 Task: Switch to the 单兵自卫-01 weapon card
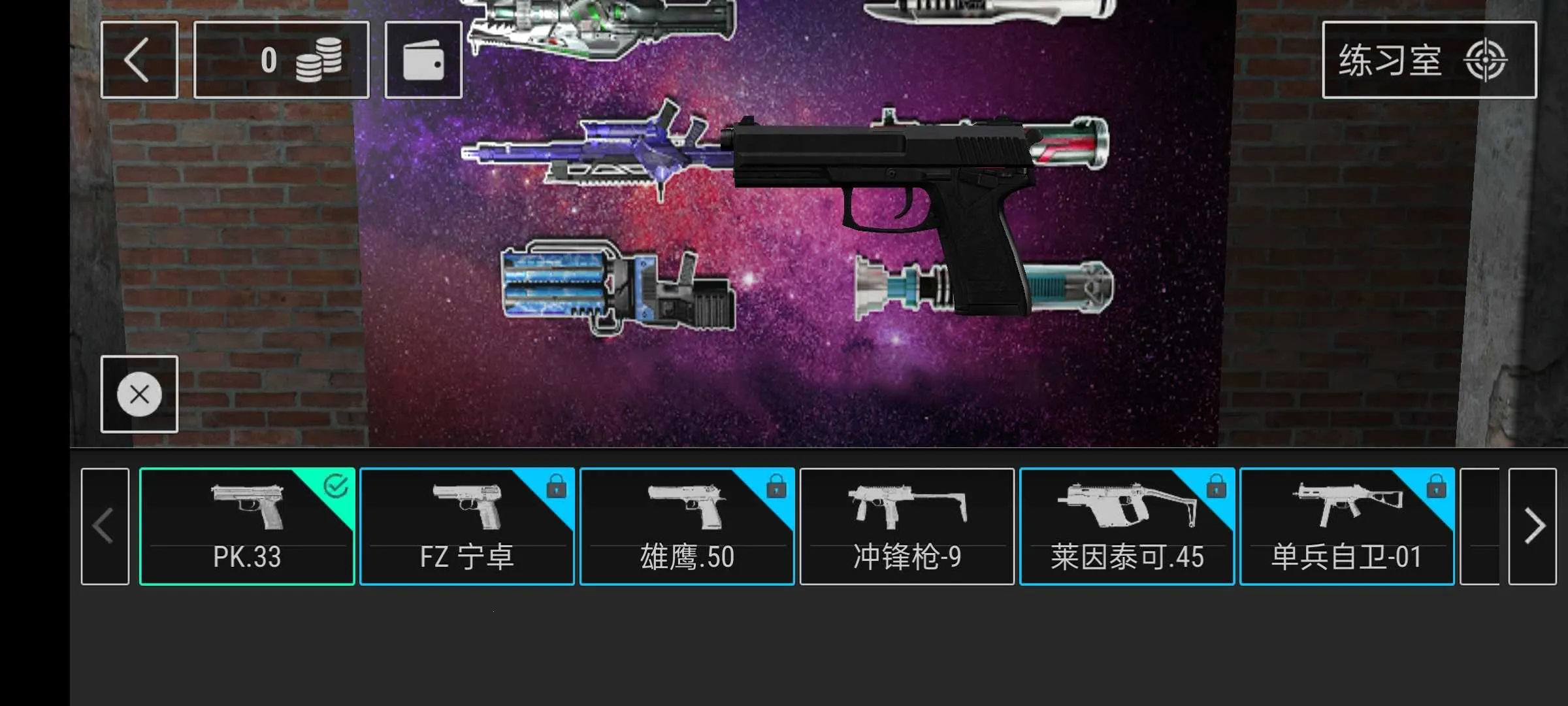pos(1347,526)
